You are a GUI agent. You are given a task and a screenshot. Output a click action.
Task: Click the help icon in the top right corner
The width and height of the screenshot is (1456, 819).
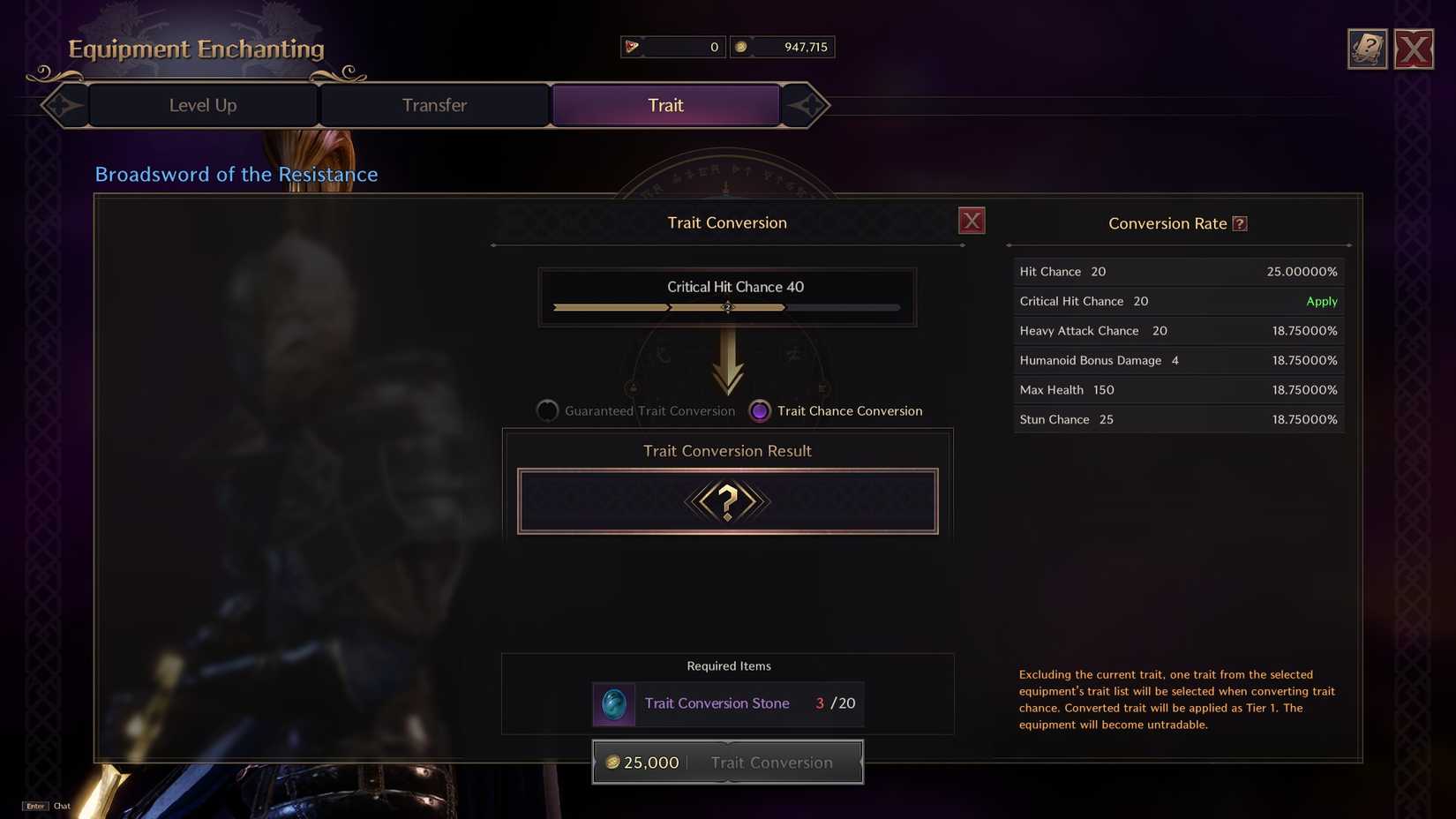(1367, 49)
